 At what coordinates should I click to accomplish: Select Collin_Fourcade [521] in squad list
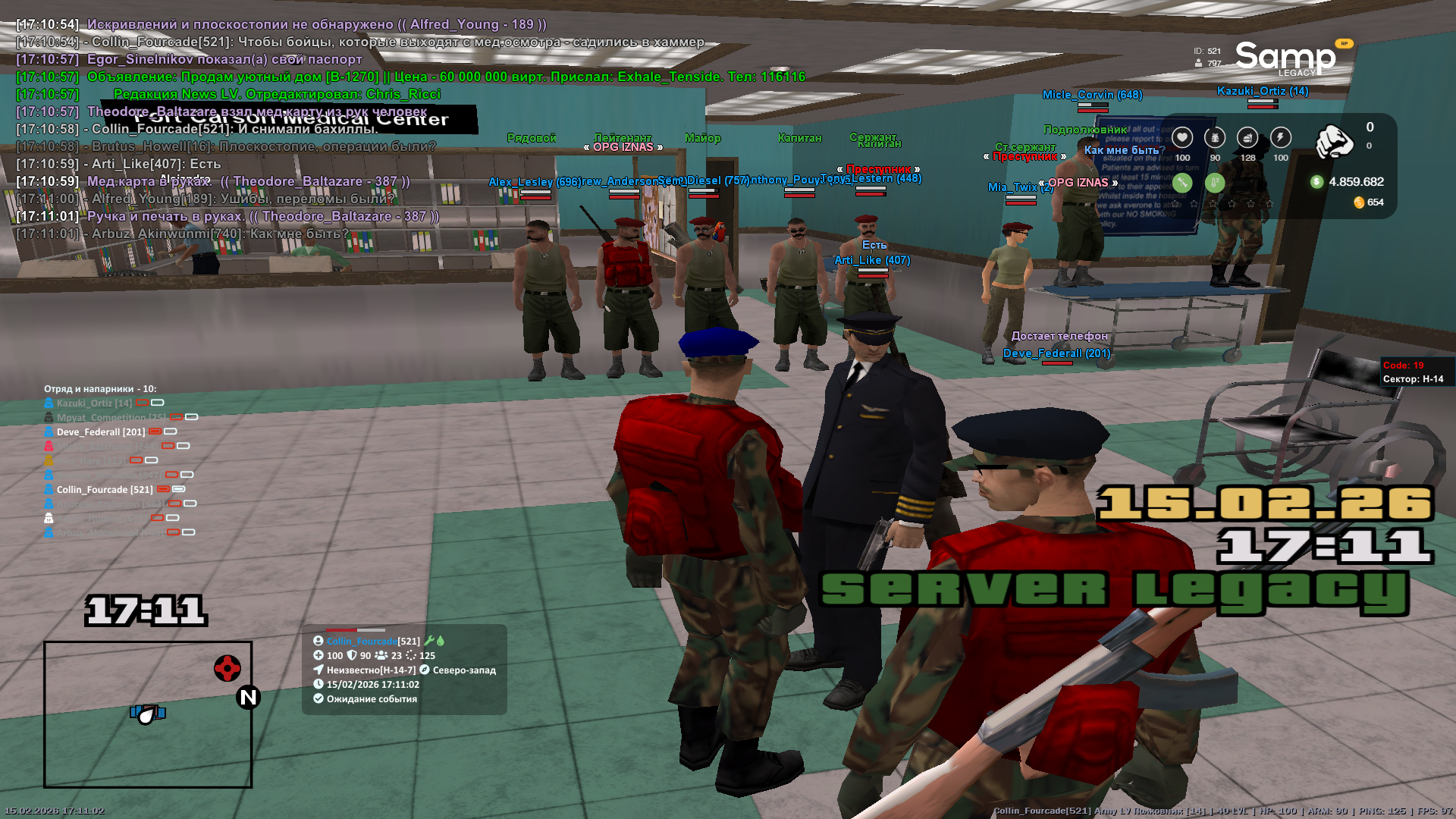click(x=104, y=490)
